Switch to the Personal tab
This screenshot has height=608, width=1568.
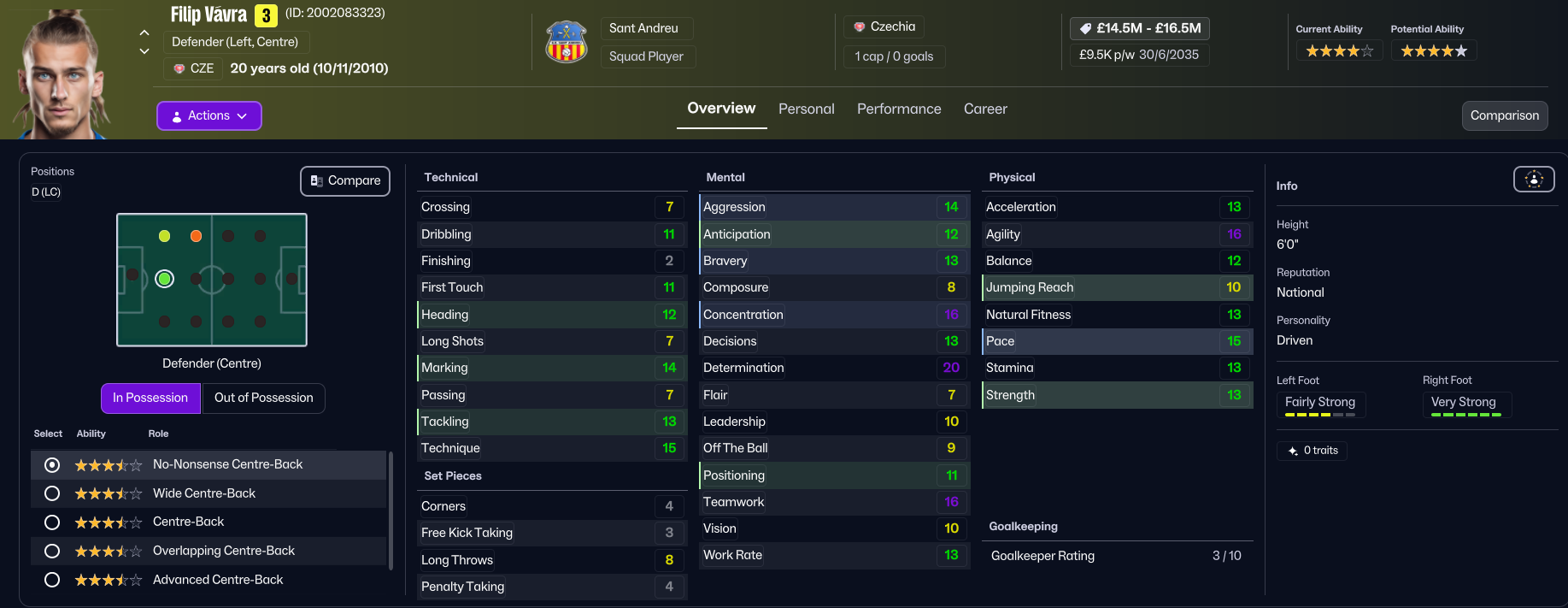click(806, 109)
